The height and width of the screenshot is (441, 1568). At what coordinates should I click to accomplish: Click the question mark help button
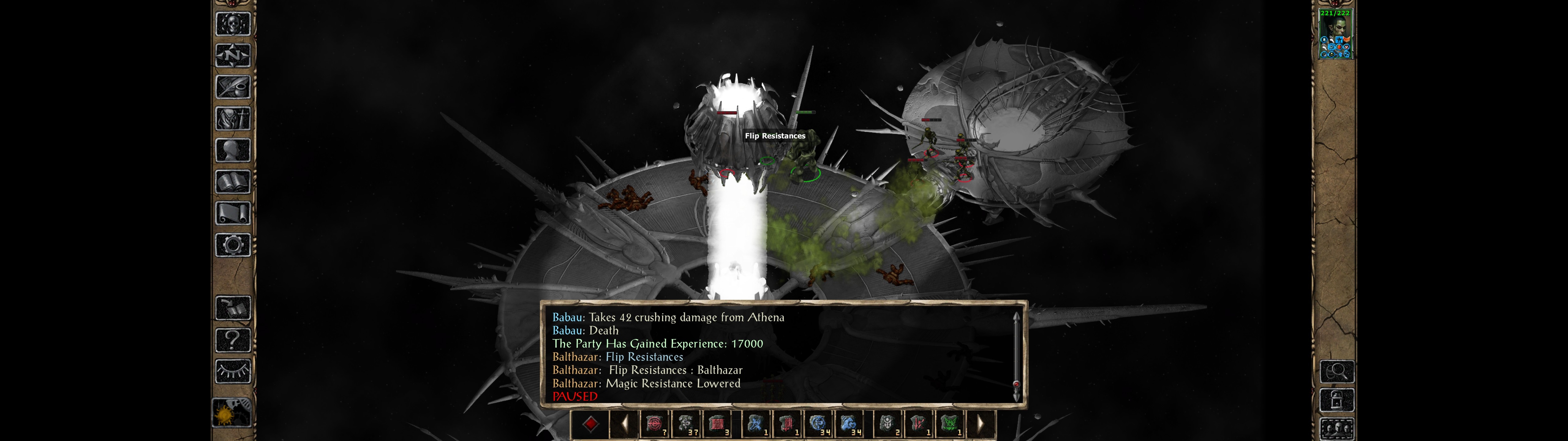(x=232, y=339)
